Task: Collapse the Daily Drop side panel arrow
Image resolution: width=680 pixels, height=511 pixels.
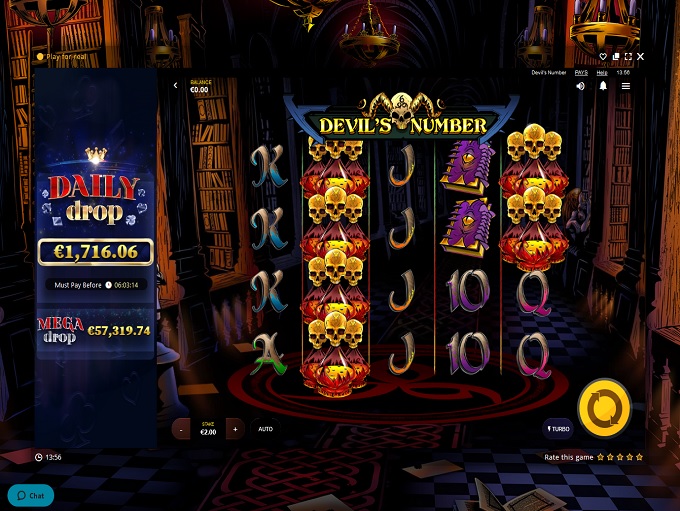Action: (x=176, y=86)
